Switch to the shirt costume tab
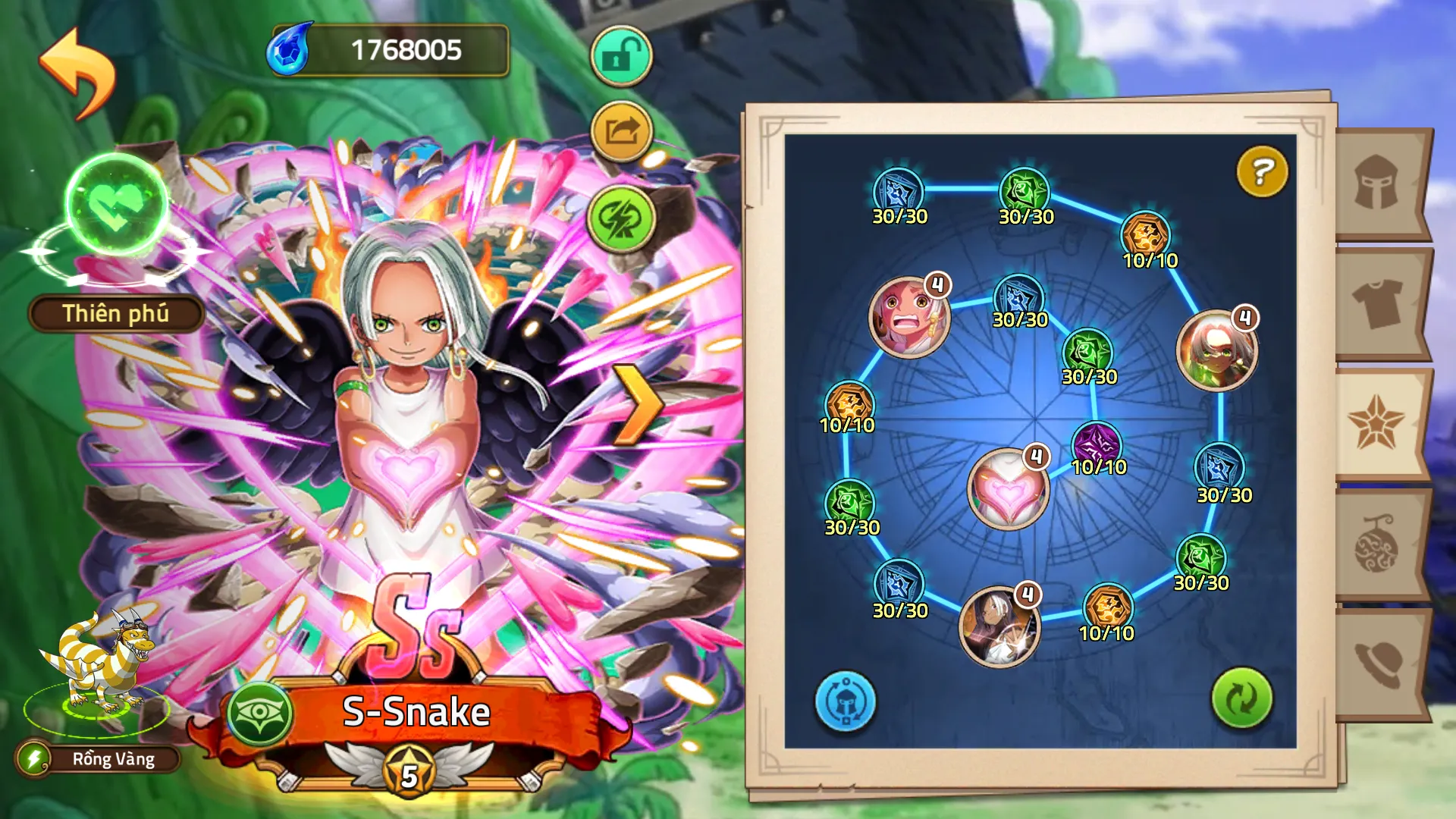The width and height of the screenshot is (1456, 819). click(1379, 303)
